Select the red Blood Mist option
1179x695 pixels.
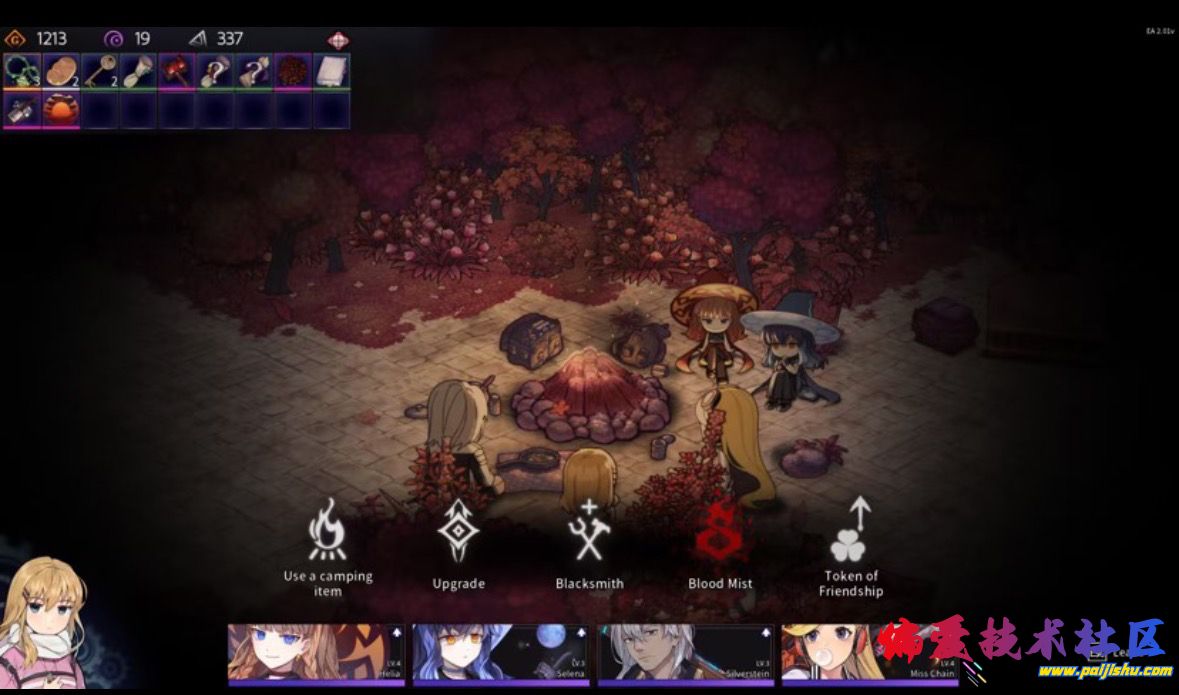(x=719, y=545)
